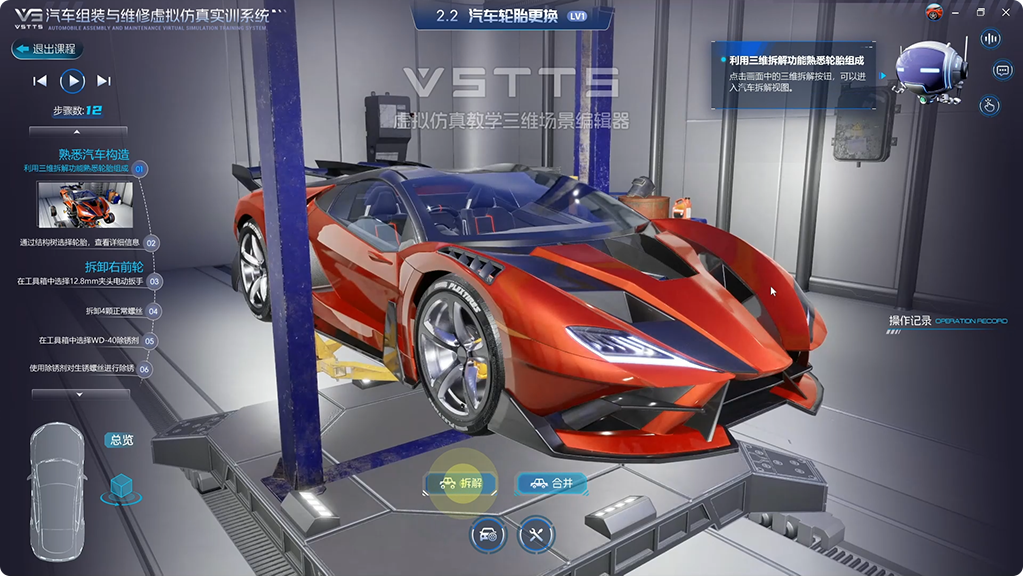Skip to the previous step
This screenshot has height=576, width=1023.
pyautogui.click(x=40, y=81)
